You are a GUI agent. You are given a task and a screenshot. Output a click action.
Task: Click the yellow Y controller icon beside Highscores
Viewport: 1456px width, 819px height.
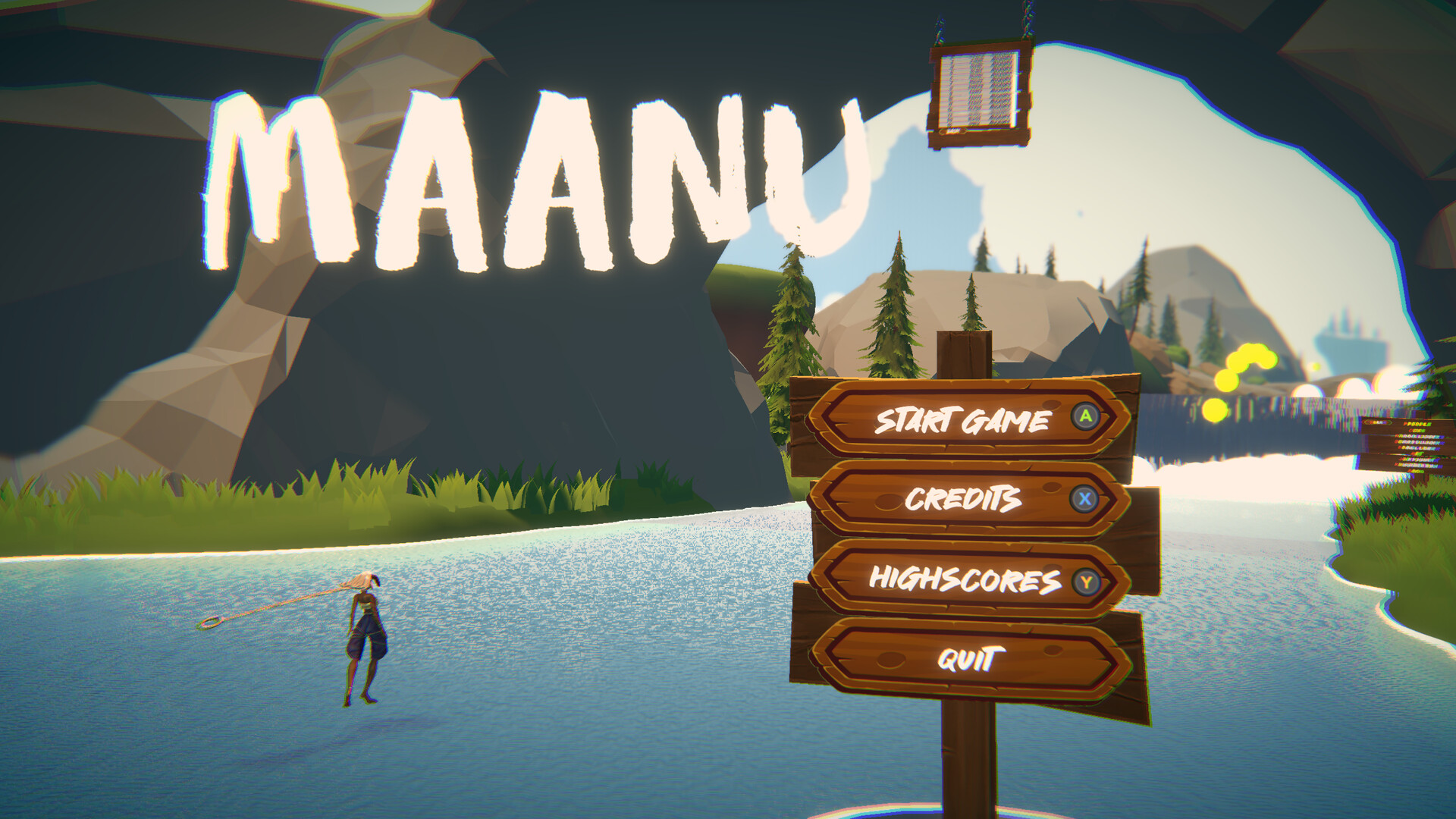click(x=1087, y=581)
